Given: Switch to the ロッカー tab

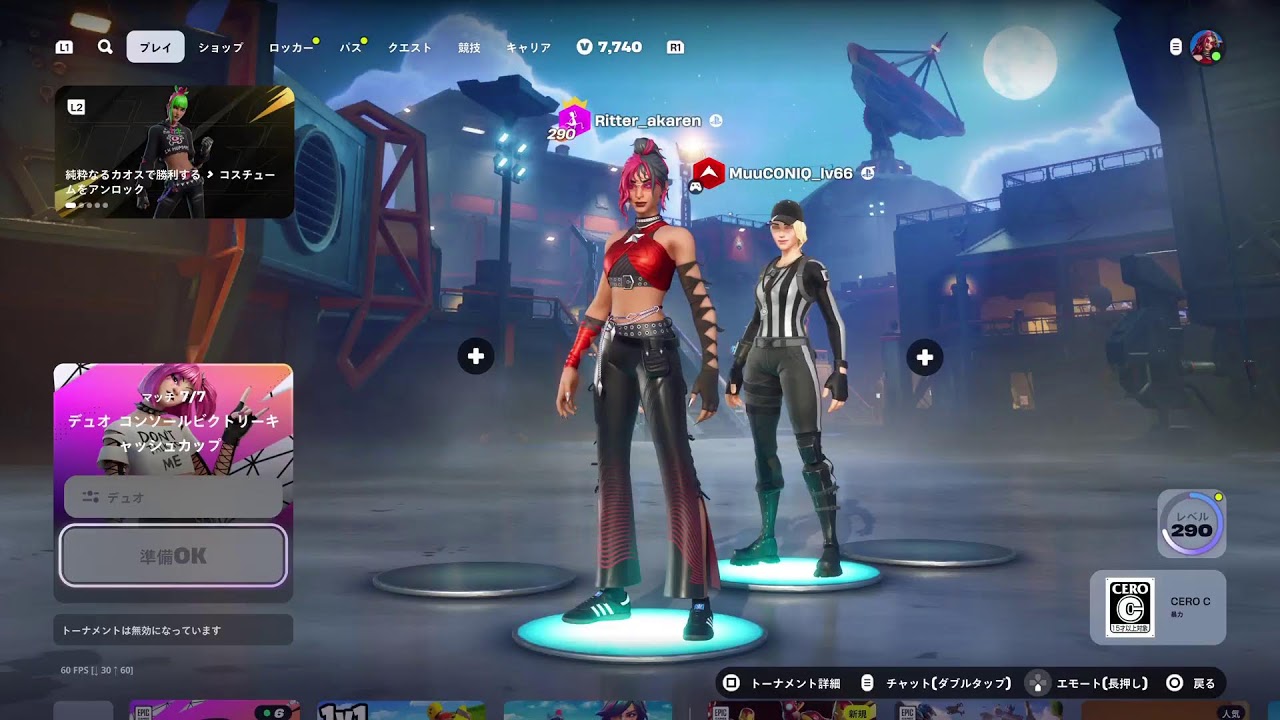Looking at the screenshot, I should tap(291, 47).
